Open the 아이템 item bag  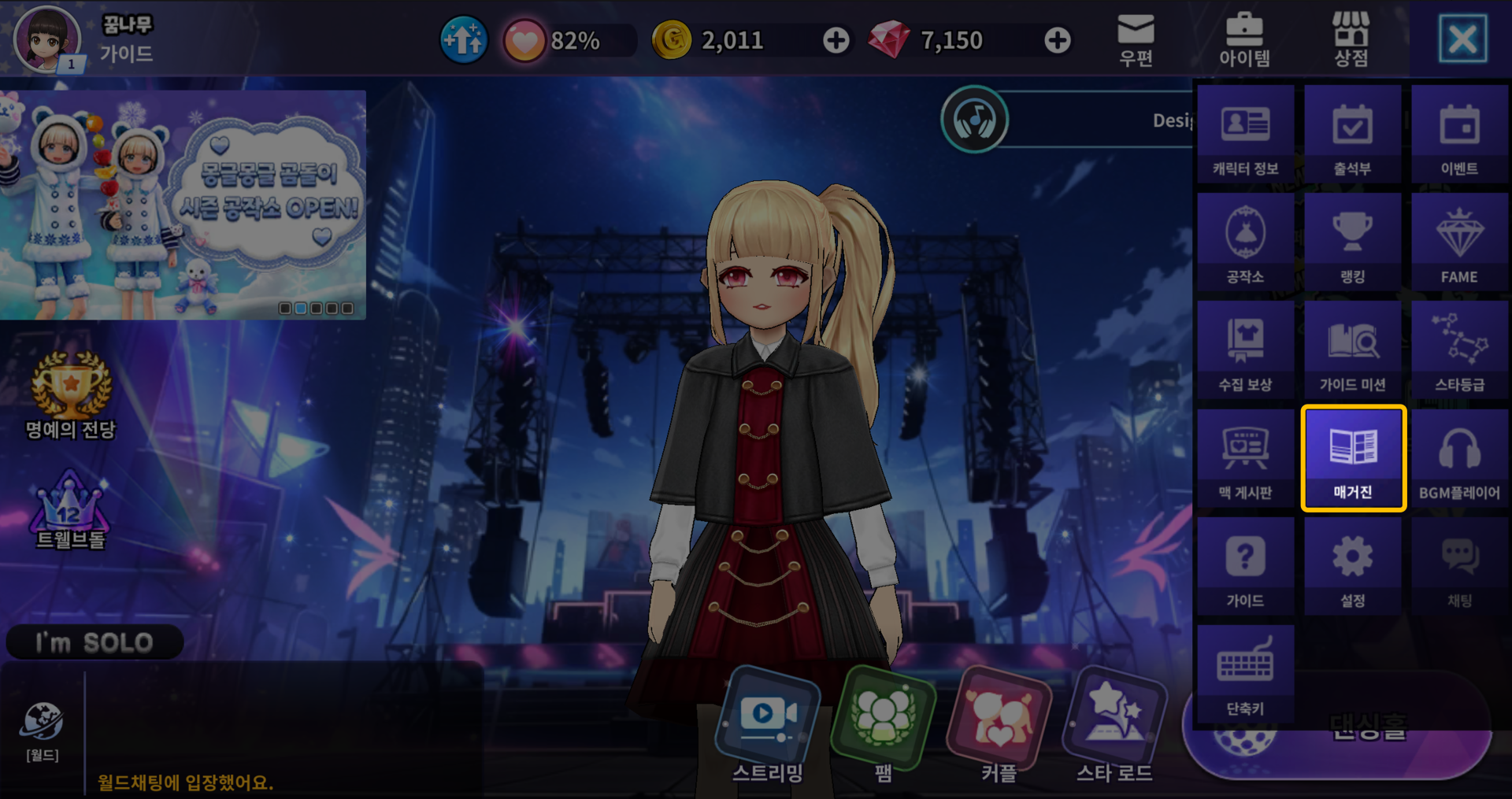(1244, 39)
